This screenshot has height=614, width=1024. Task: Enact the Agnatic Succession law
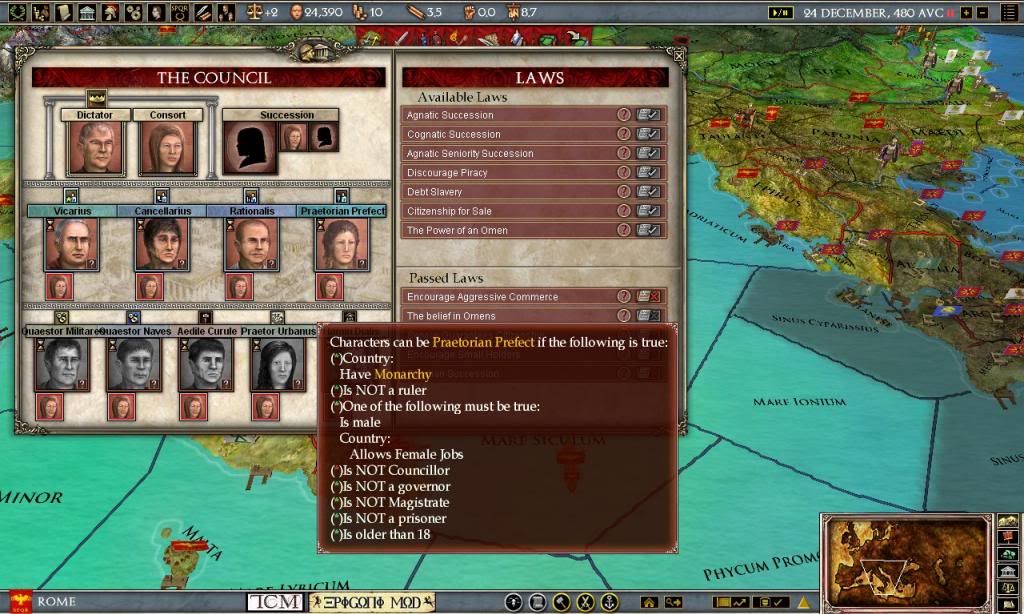coord(648,115)
